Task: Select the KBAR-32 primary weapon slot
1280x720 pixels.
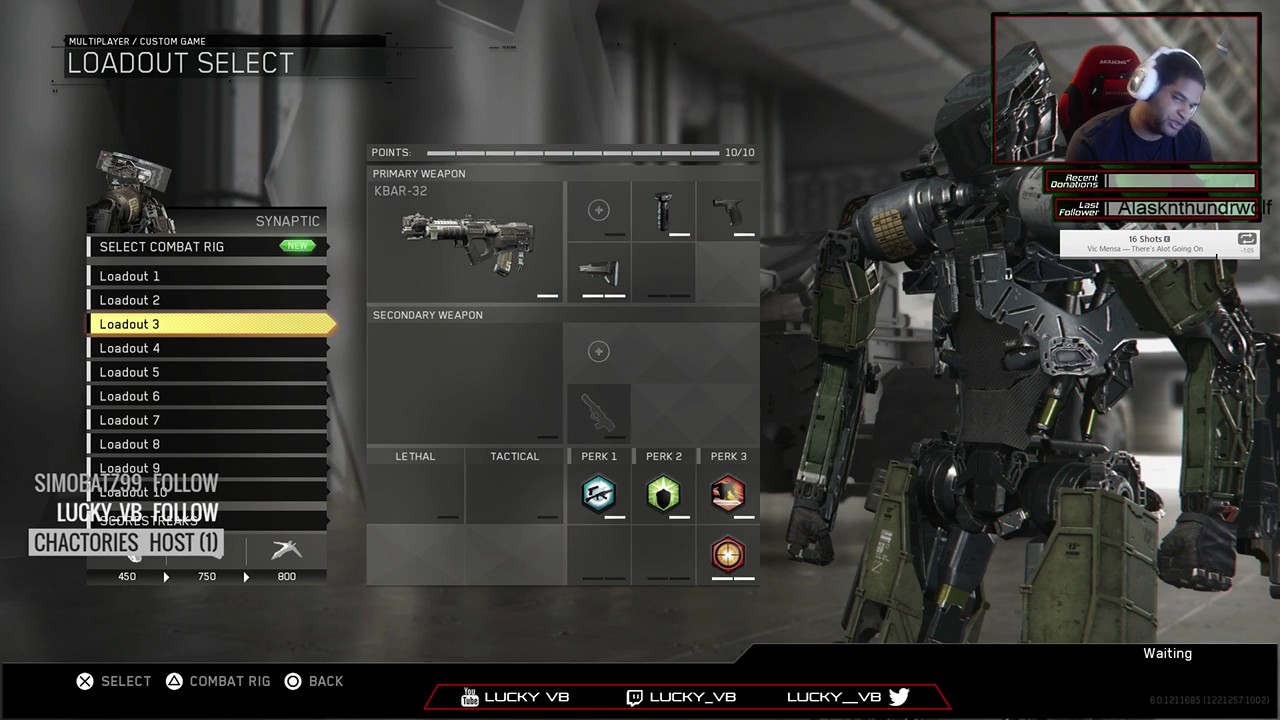Action: [466, 241]
